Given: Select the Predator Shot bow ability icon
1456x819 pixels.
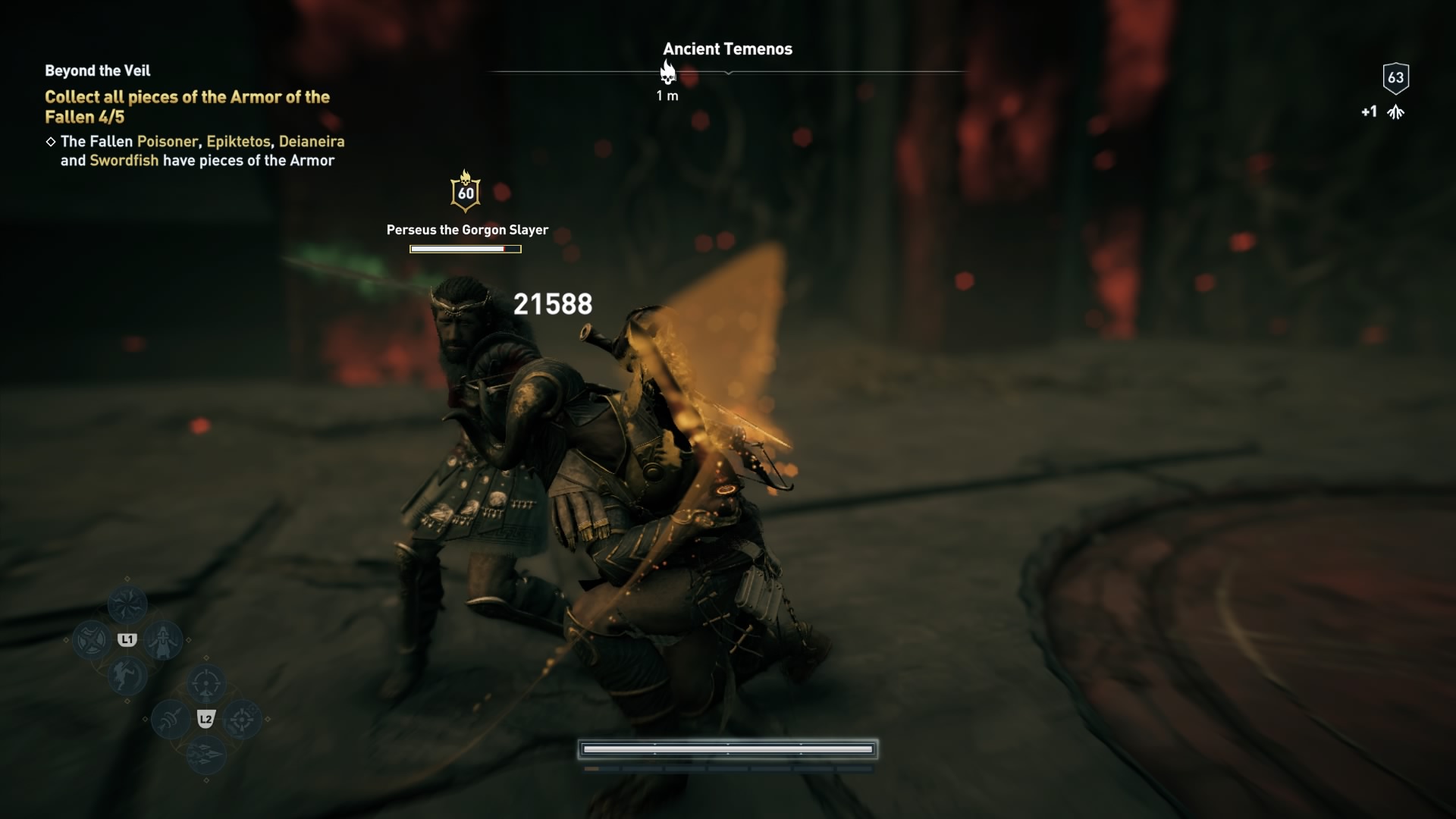Looking at the screenshot, I should click(206, 684).
